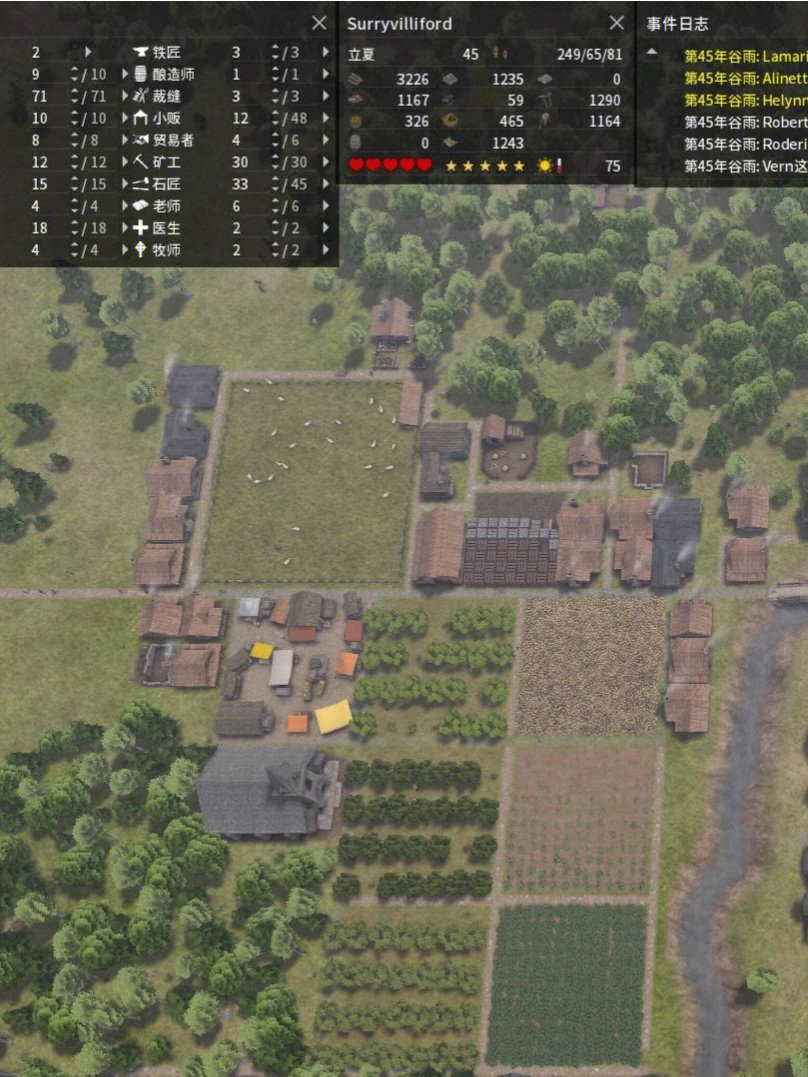Close the Surryvilliford town info panel
The width and height of the screenshot is (808, 1077).
click(617, 23)
